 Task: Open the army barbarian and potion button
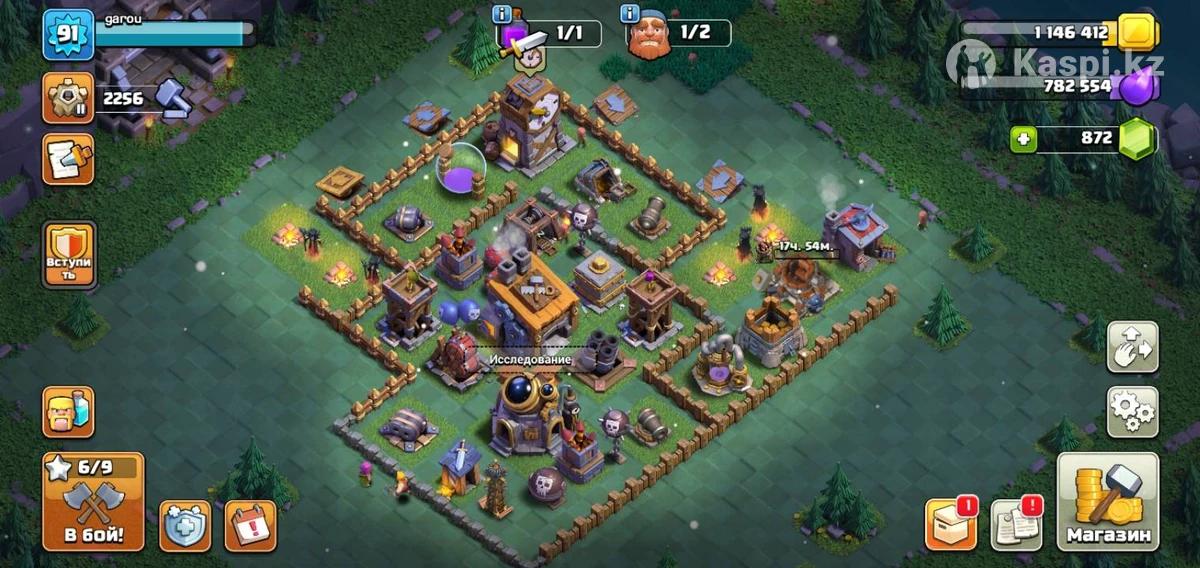68,412
